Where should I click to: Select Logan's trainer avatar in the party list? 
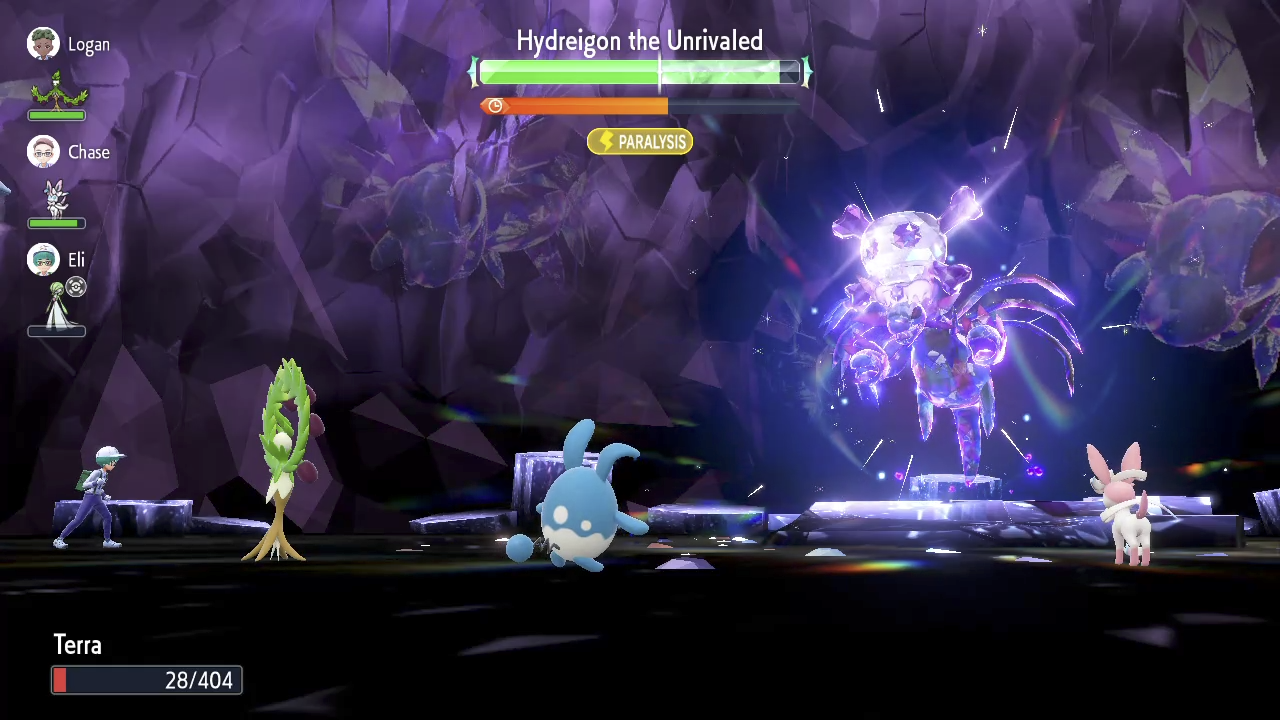point(43,44)
